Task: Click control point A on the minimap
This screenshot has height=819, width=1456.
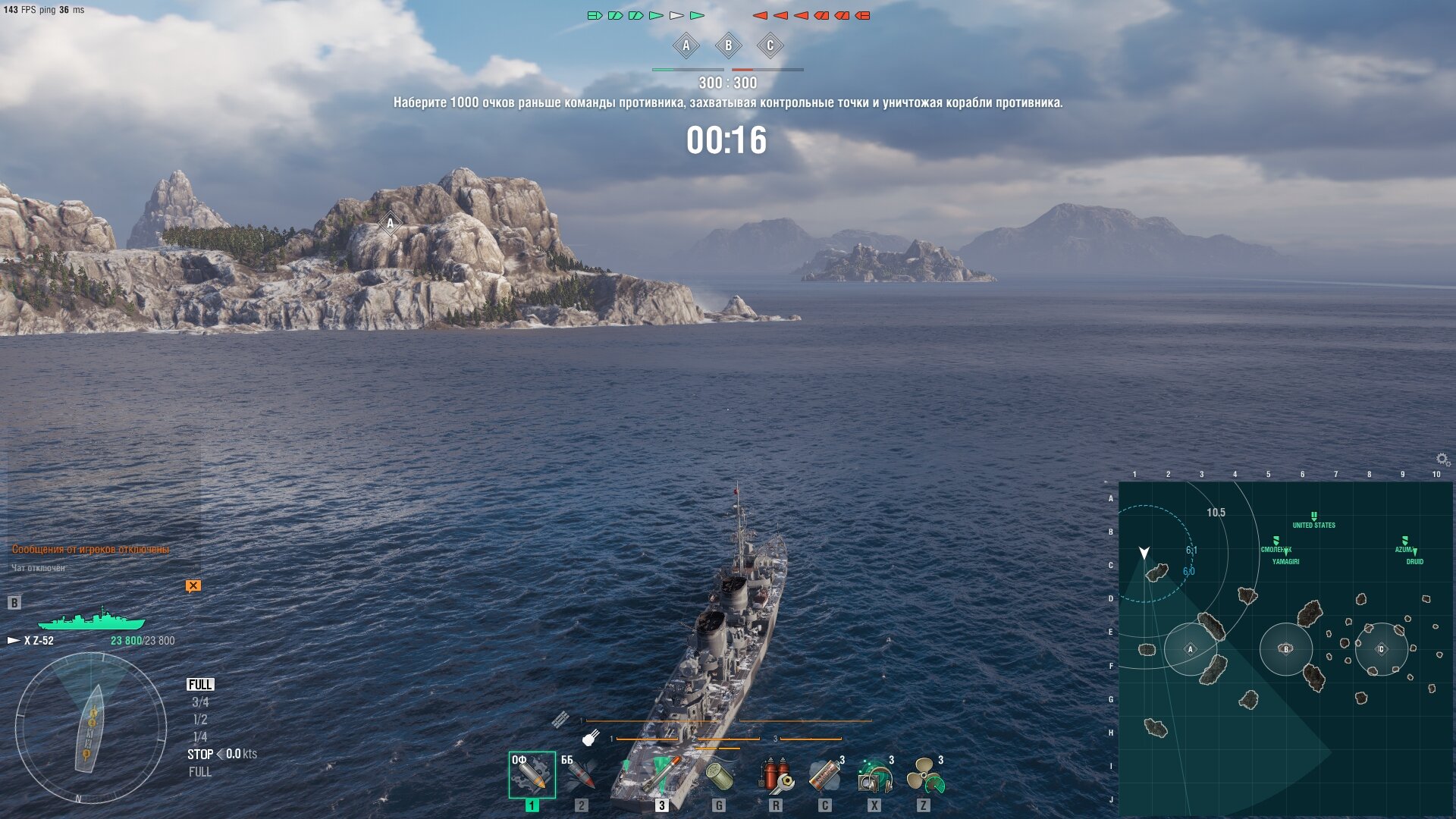Action: click(1190, 649)
